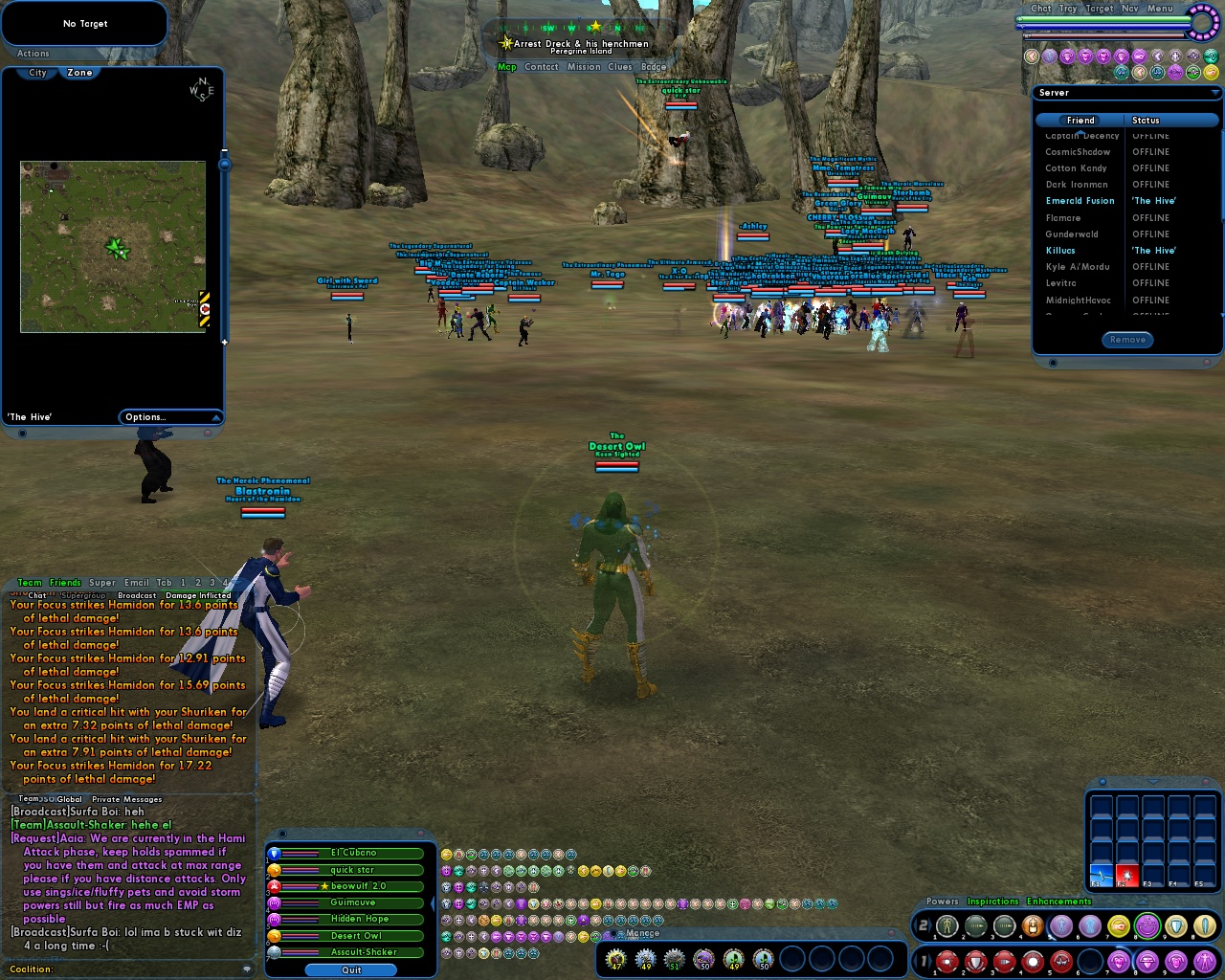Click the green health bar at top right
The image size is (1225, 980).
pyautogui.click(x=1101, y=19)
